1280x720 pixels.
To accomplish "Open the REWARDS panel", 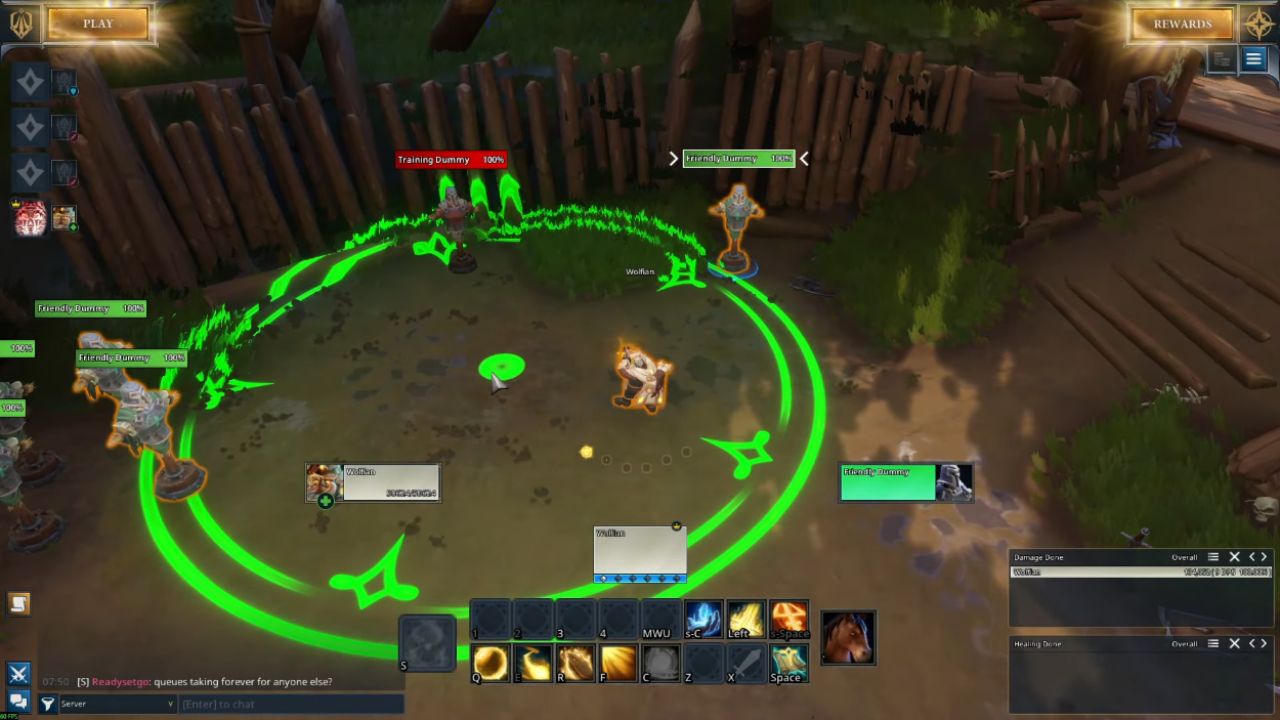I will 1182,24.
